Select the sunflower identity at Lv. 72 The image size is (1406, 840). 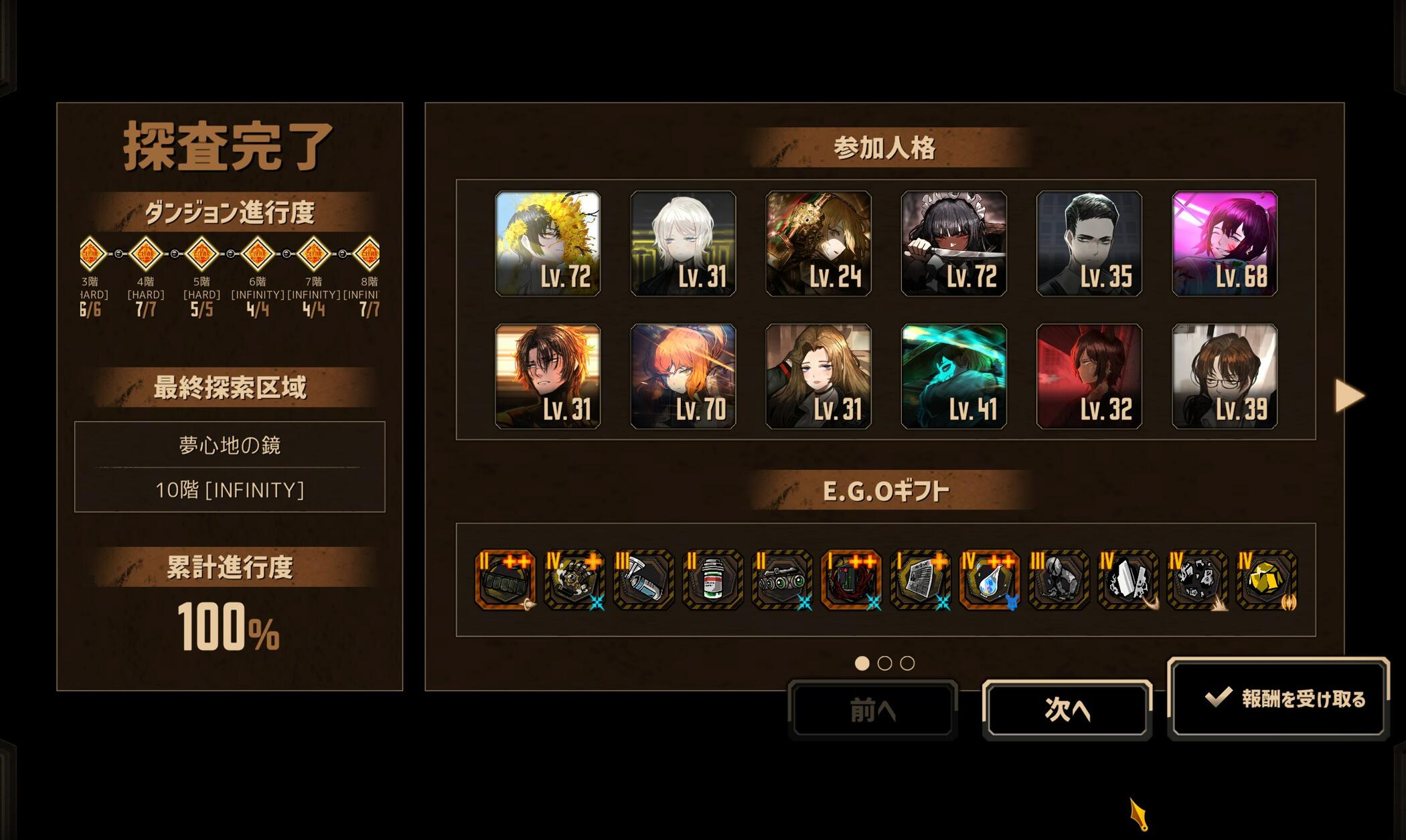548,244
